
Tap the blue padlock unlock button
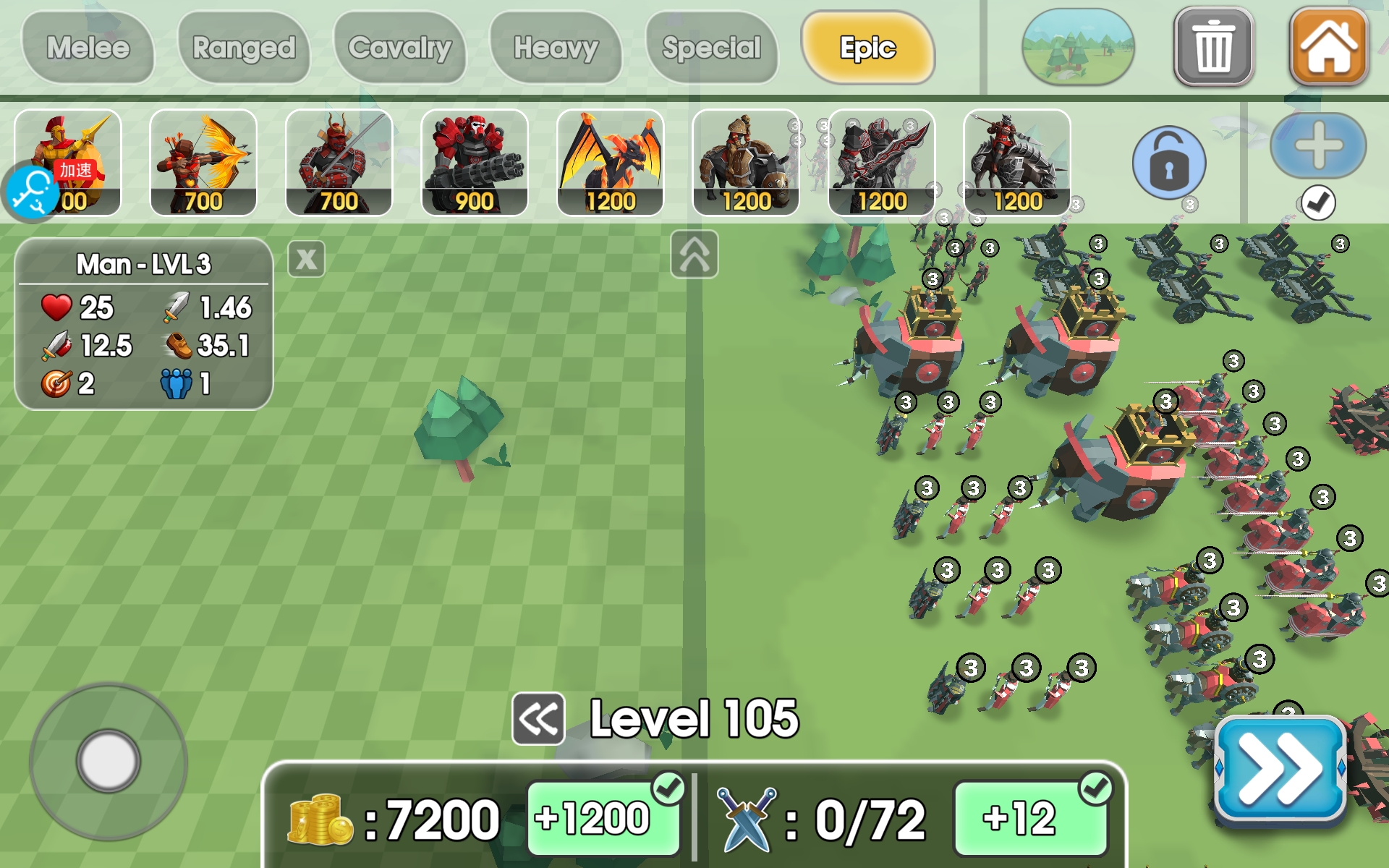pyautogui.click(x=1168, y=163)
